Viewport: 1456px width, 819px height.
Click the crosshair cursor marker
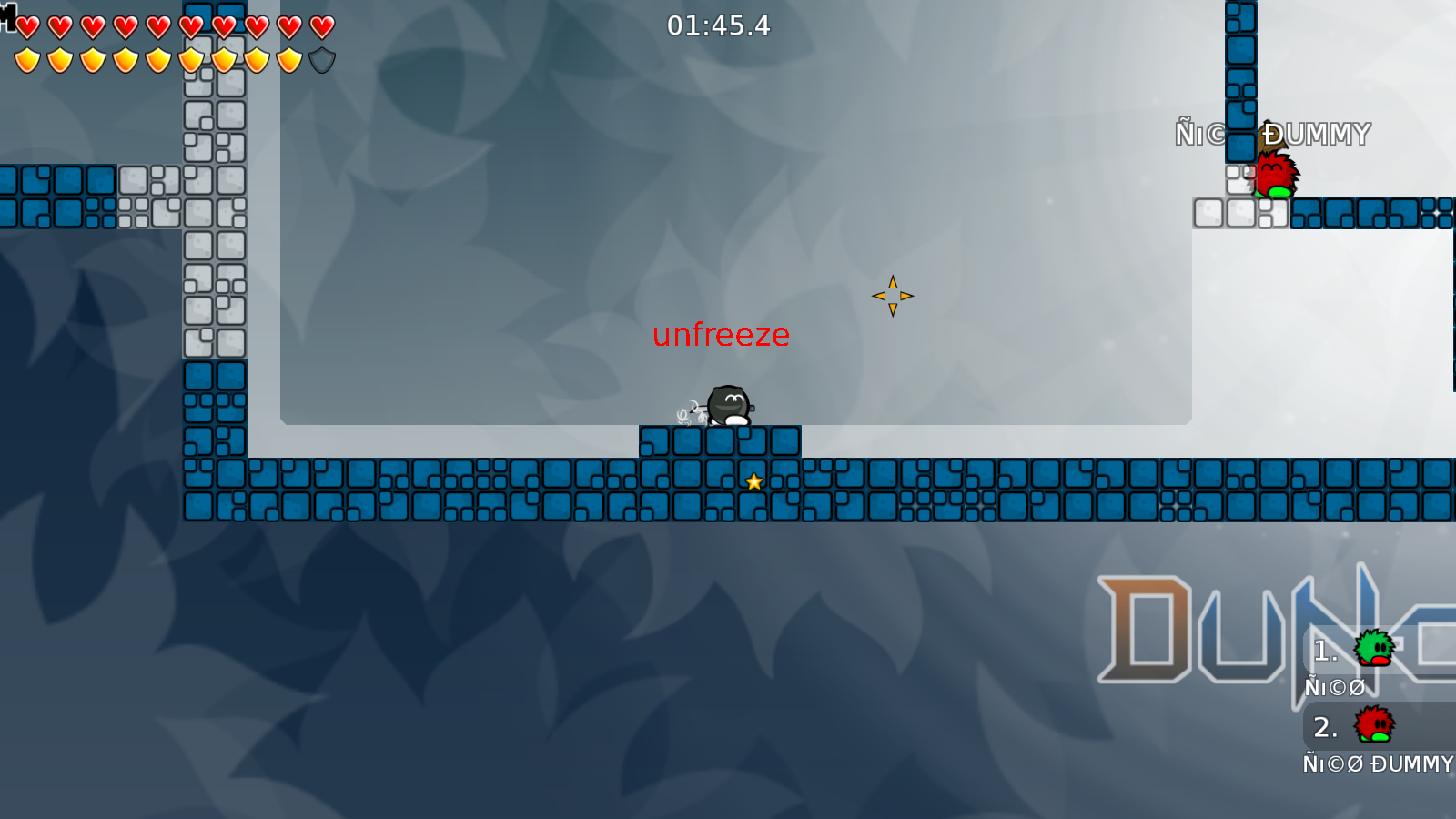[895, 296]
